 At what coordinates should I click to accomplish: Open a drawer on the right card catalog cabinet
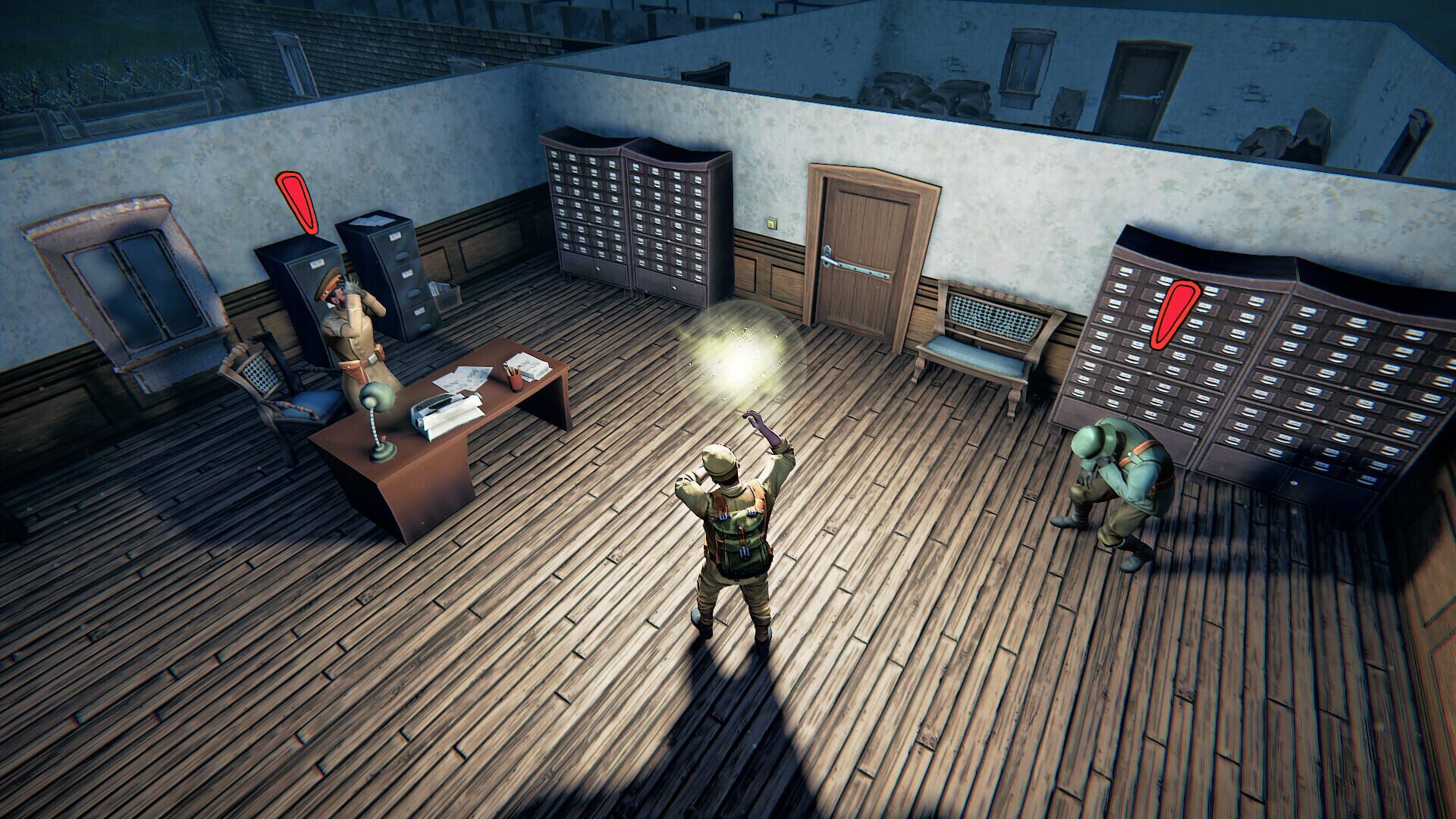click(x=667, y=220)
